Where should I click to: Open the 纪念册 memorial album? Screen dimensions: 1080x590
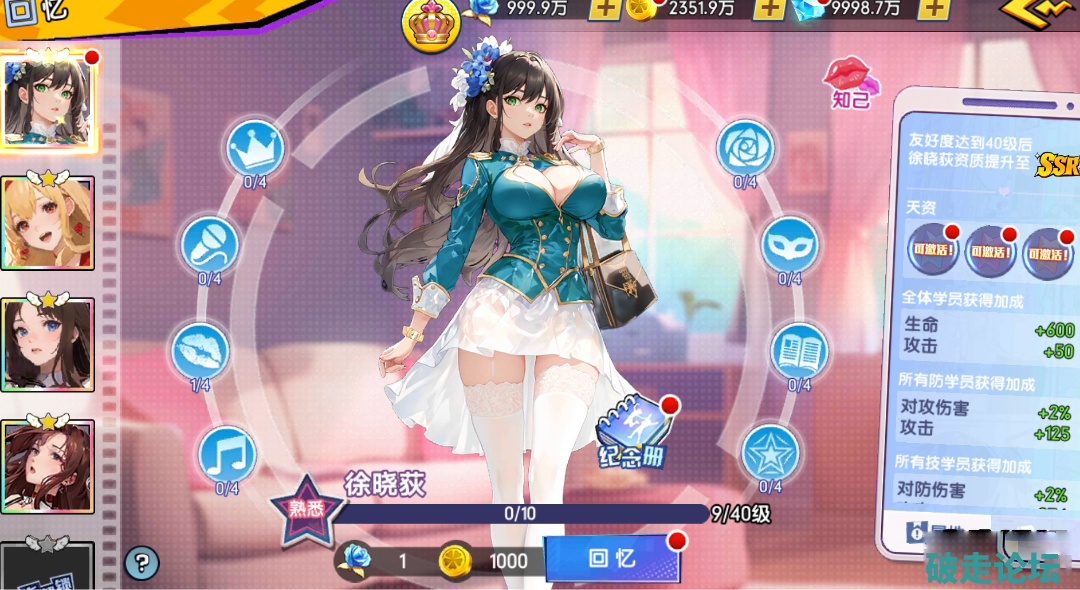coord(632,439)
